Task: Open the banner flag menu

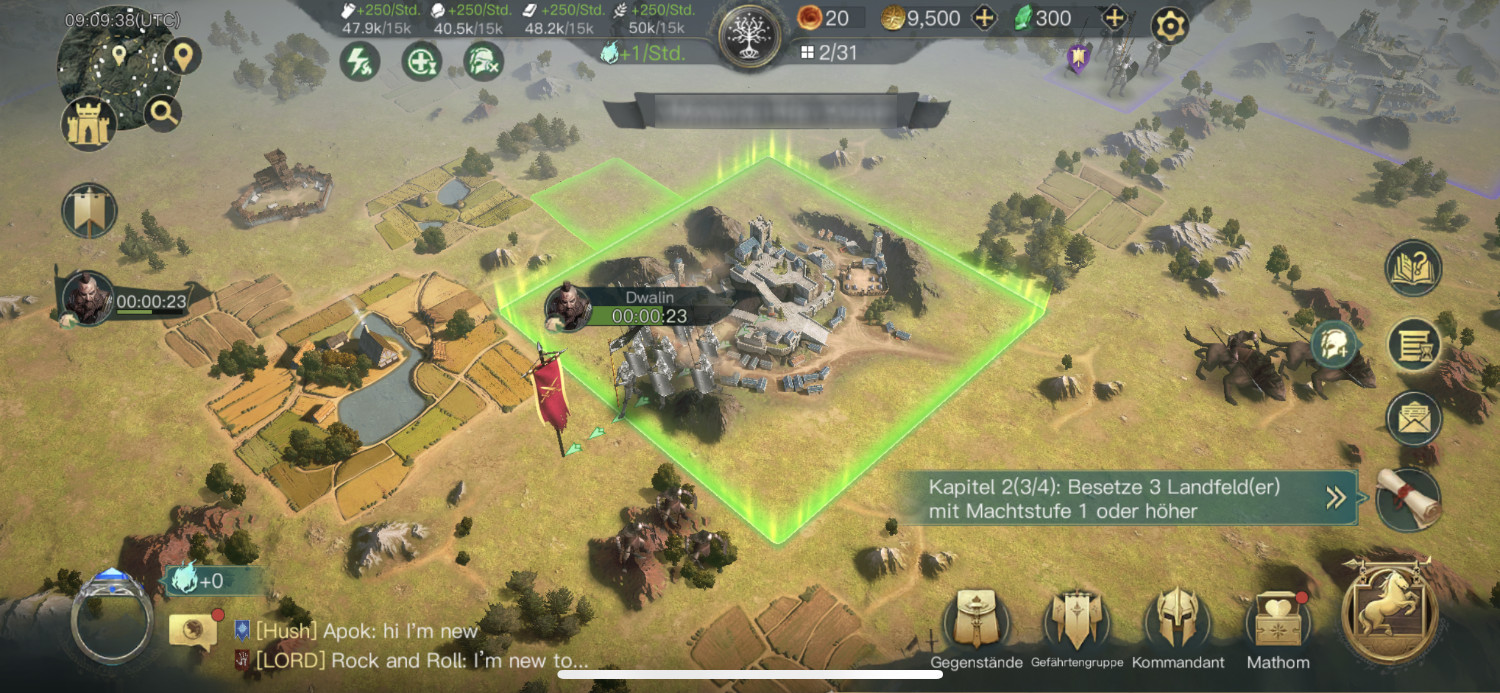Action: pos(89,211)
